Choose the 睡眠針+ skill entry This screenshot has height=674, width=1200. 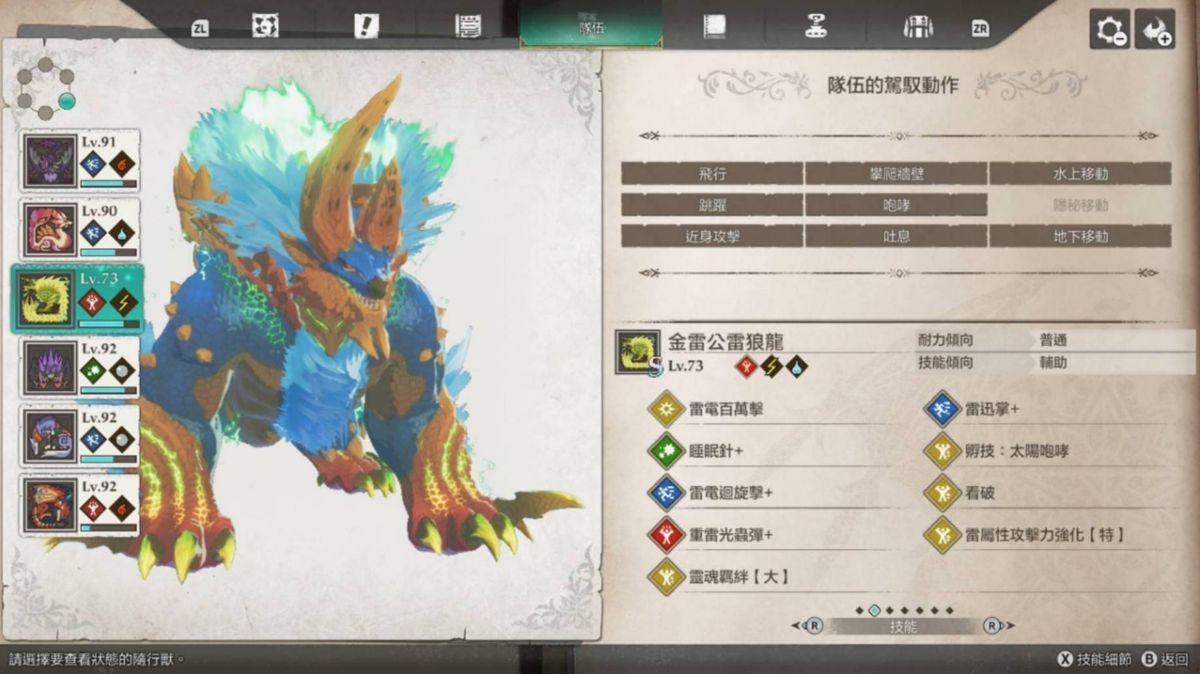pyautogui.click(x=716, y=451)
